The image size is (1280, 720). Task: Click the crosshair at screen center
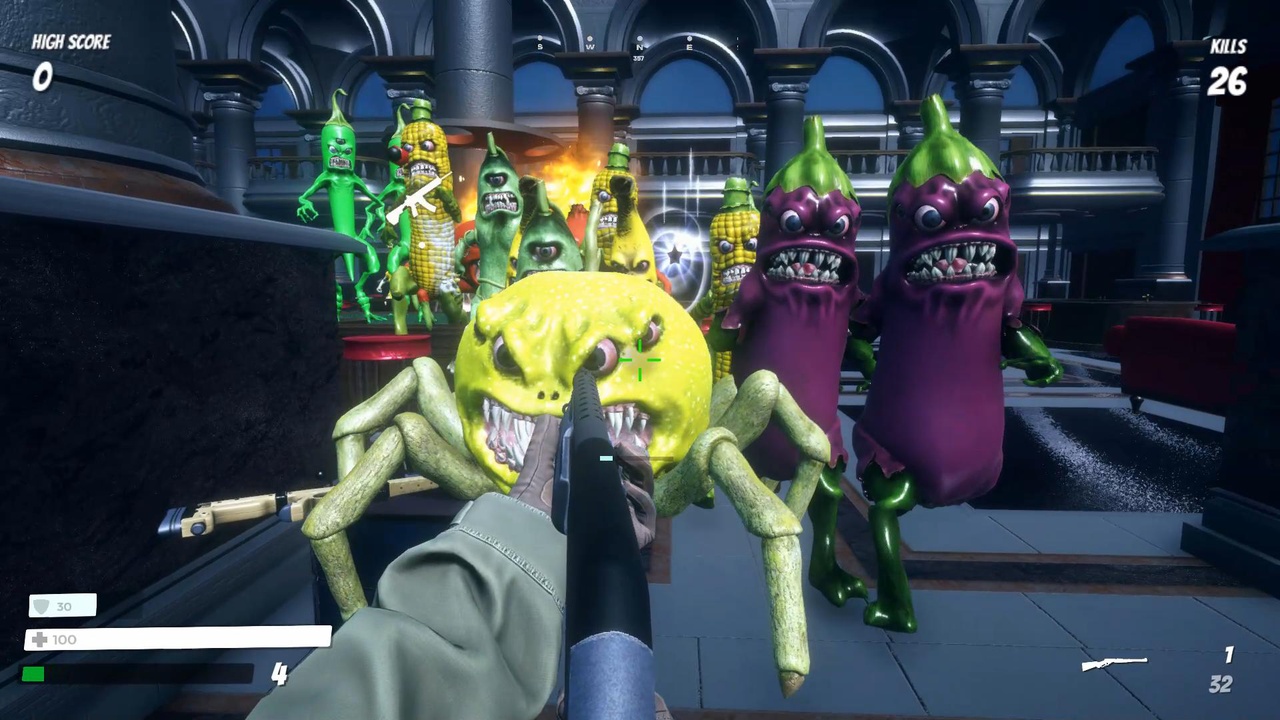coord(640,360)
